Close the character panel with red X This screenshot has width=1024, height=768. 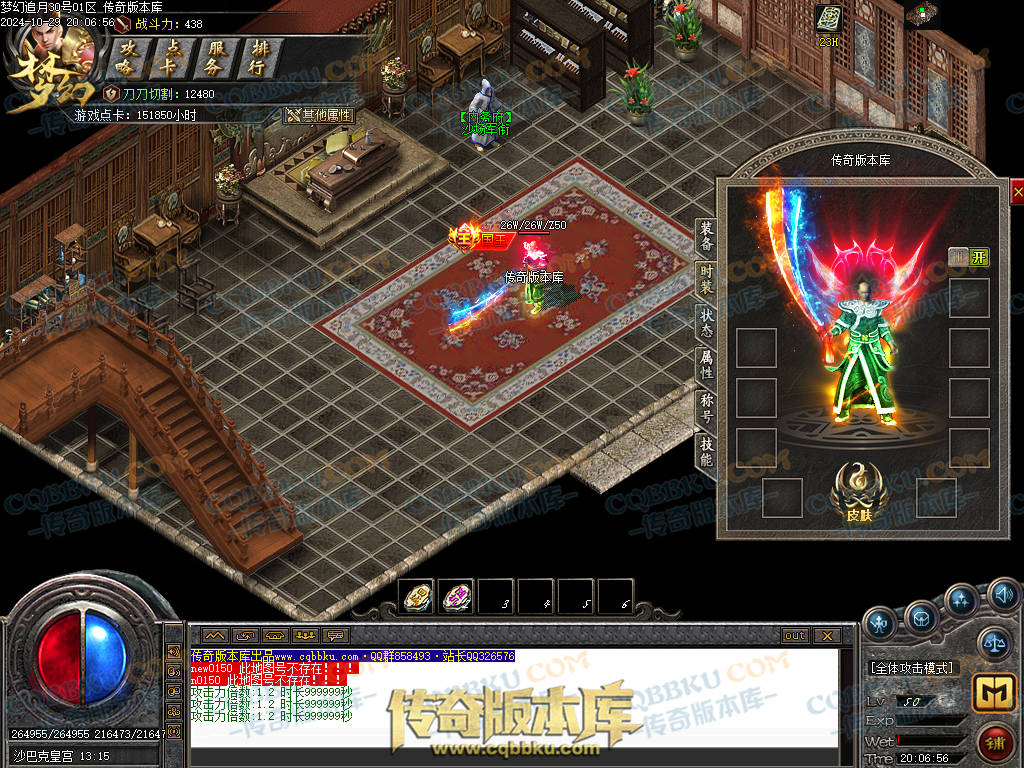[1017, 191]
